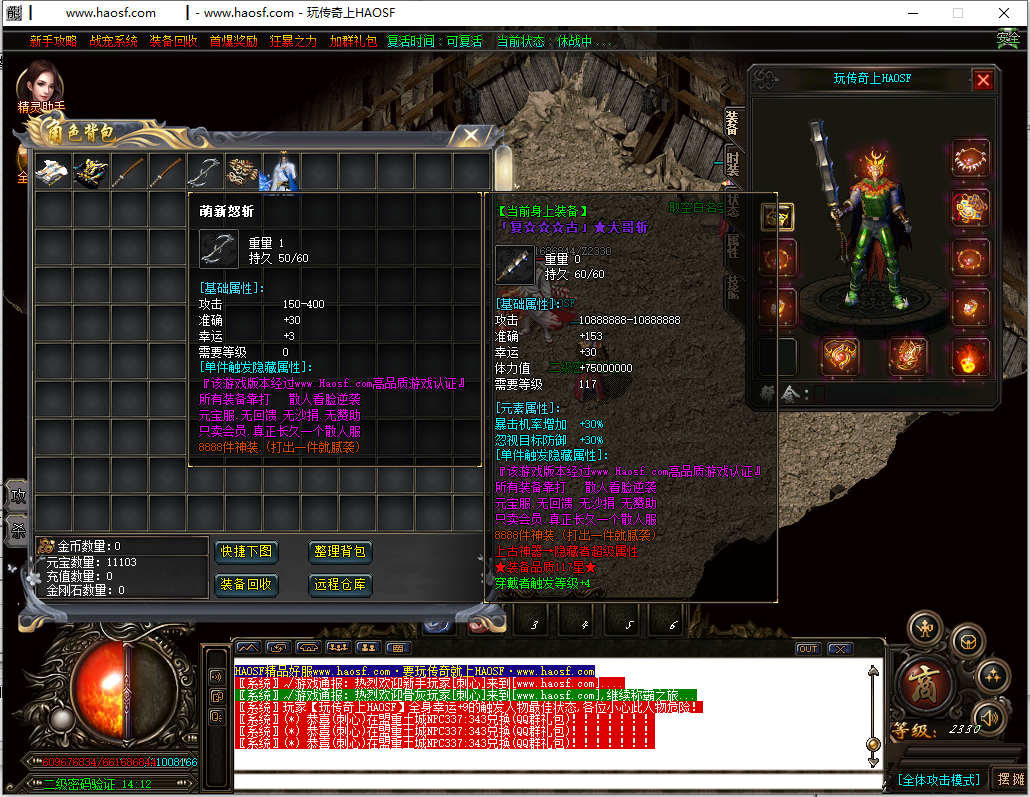Select the curved scythe weapon in bag
1030x797 pixels.
(x=204, y=172)
